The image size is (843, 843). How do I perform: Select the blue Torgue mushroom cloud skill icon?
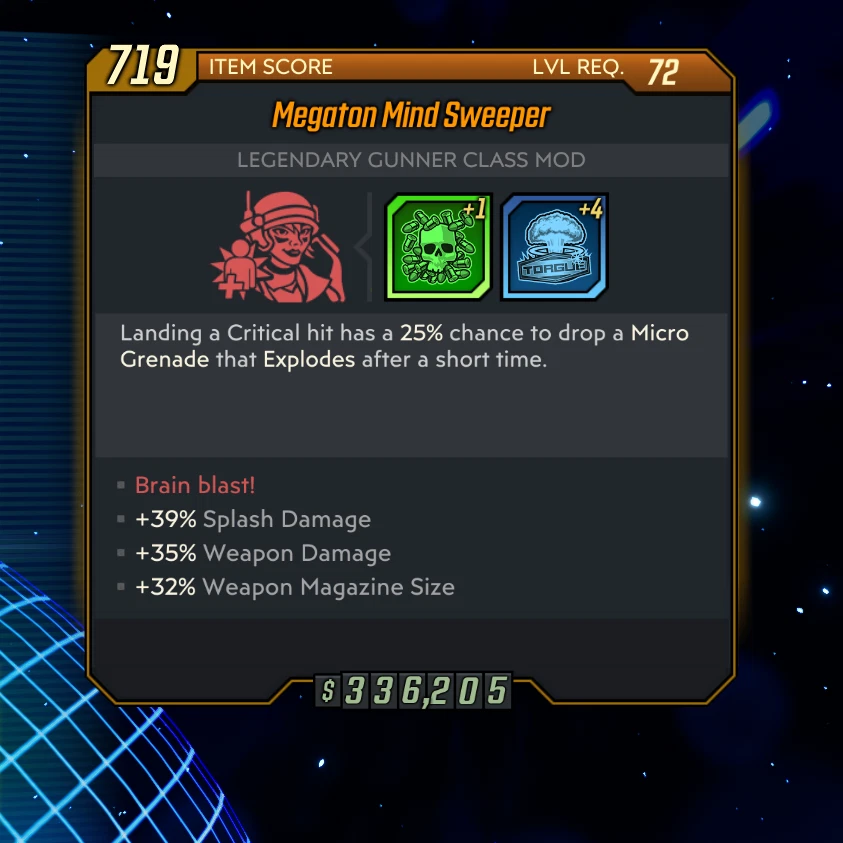(555, 247)
